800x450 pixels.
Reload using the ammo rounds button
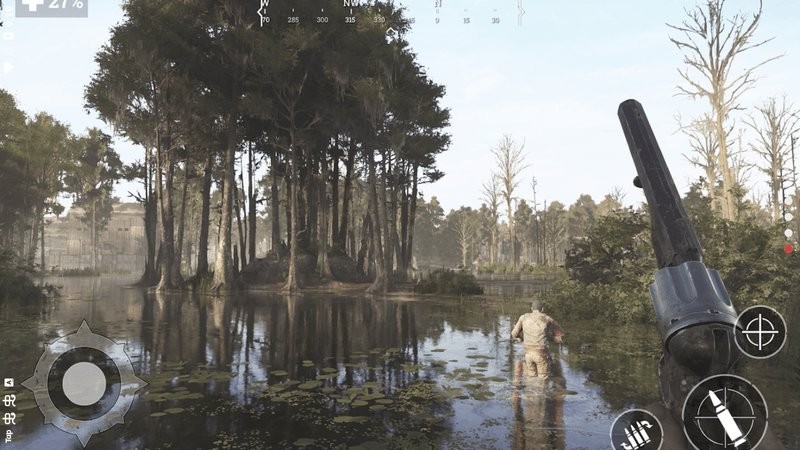(x=635, y=433)
